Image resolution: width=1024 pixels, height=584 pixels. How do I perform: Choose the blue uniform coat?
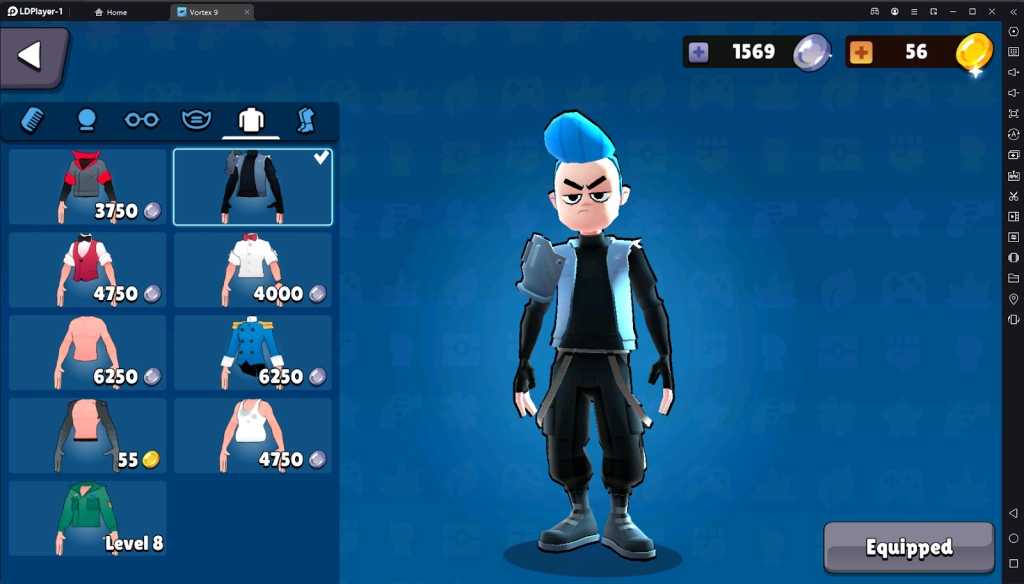point(253,353)
